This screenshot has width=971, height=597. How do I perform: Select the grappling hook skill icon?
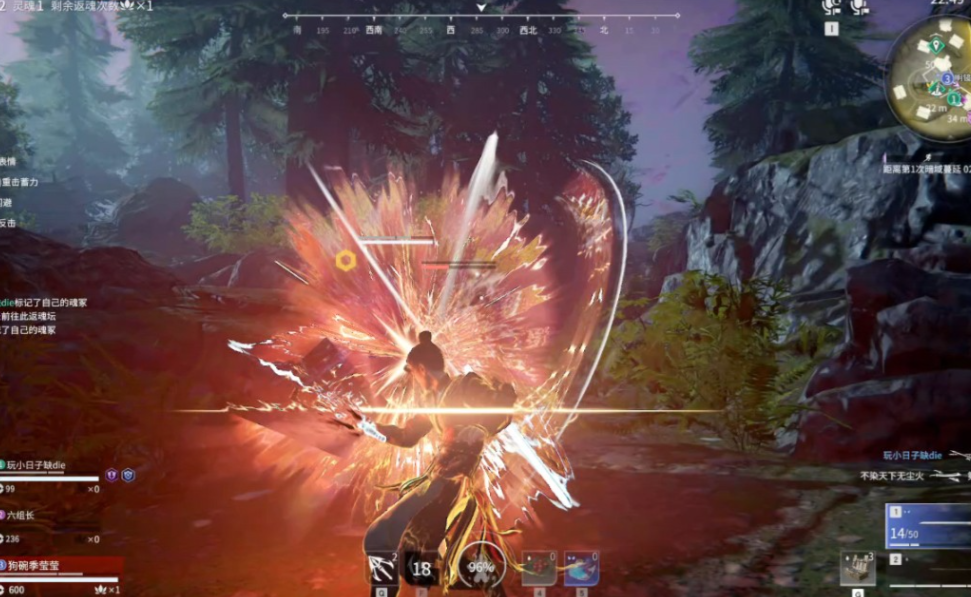[x=381, y=568]
